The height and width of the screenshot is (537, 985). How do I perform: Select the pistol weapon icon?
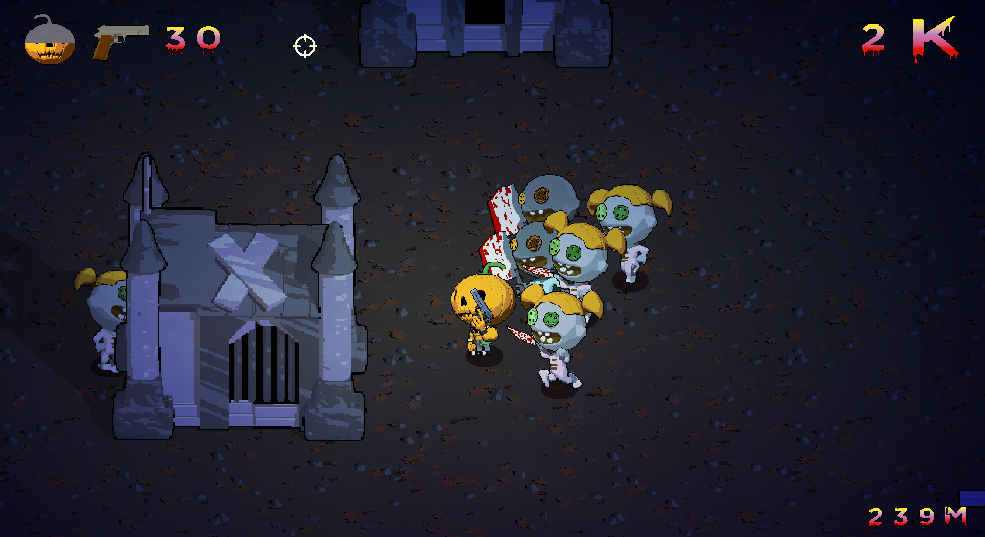coord(119,40)
